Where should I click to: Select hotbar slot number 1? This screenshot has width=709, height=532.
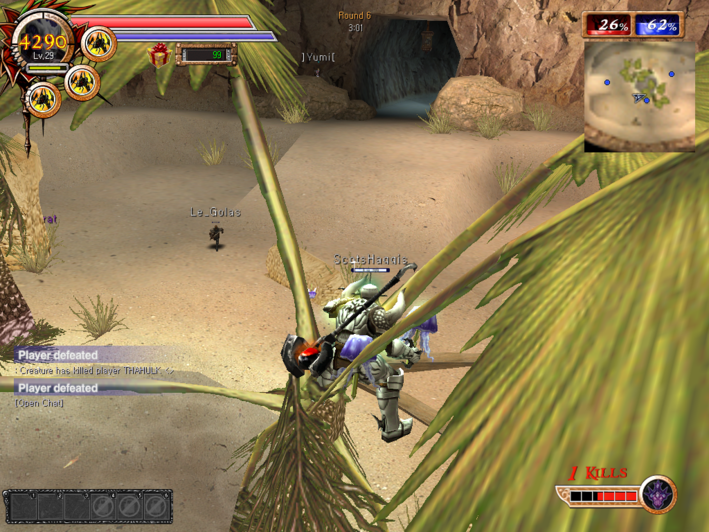pyautogui.click(x=23, y=507)
